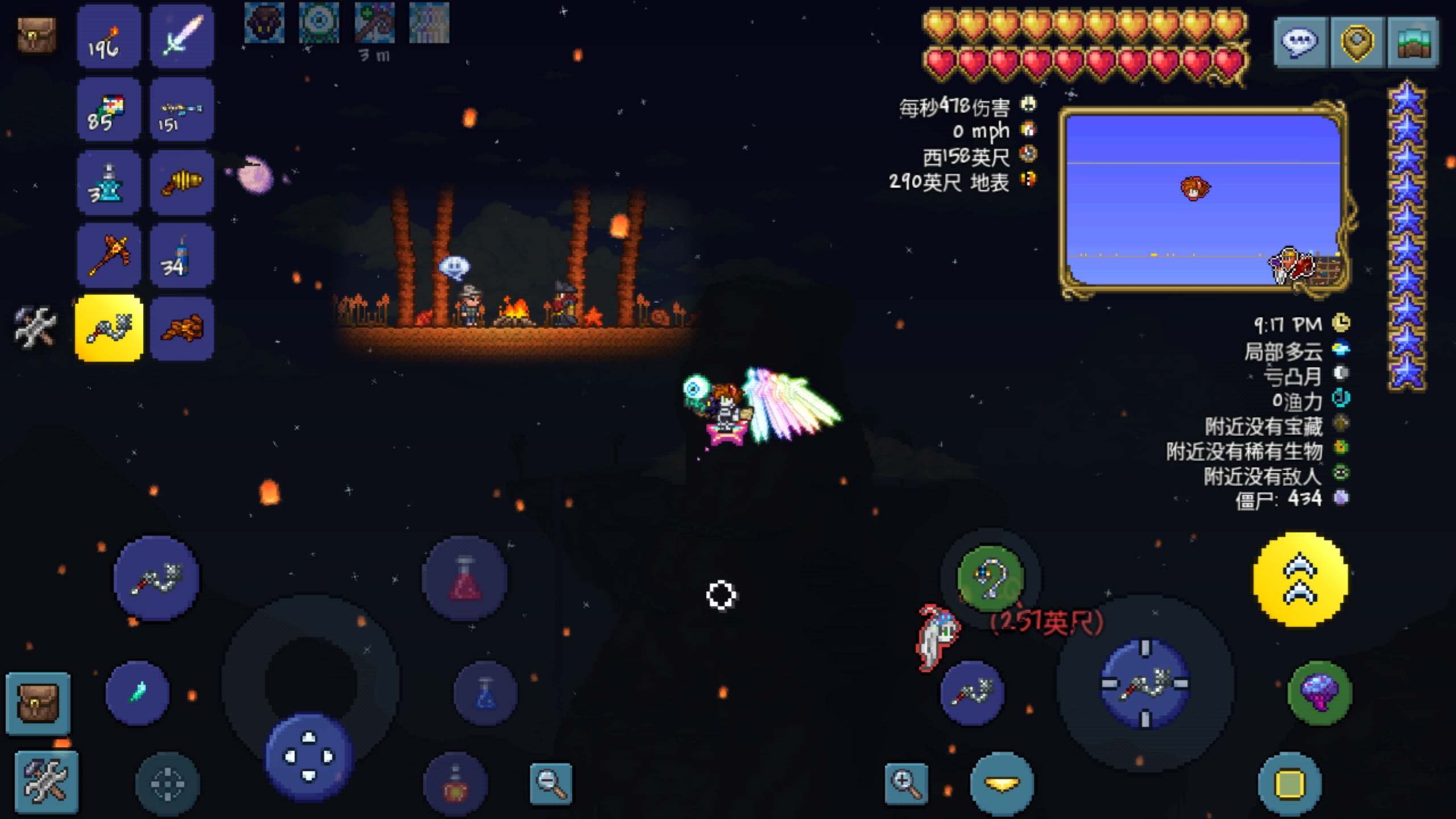Open the world map pin button
This screenshot has height=819, width=1456.
(x=1358, y=43)
